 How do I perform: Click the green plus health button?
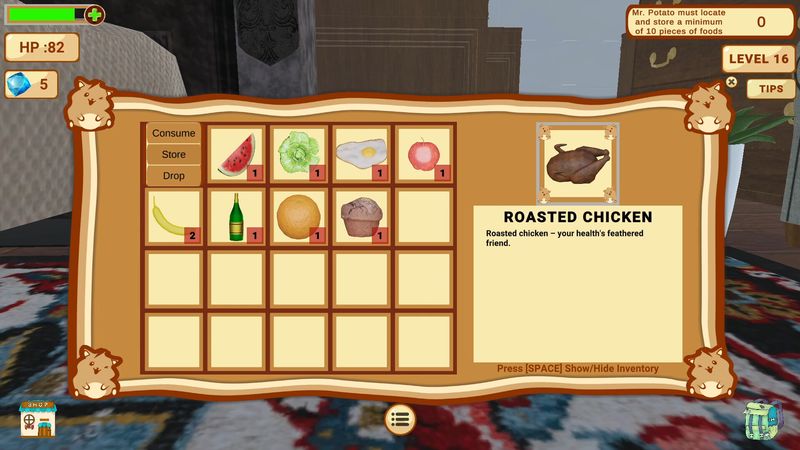pyautogui.click(x=94, y=15)
